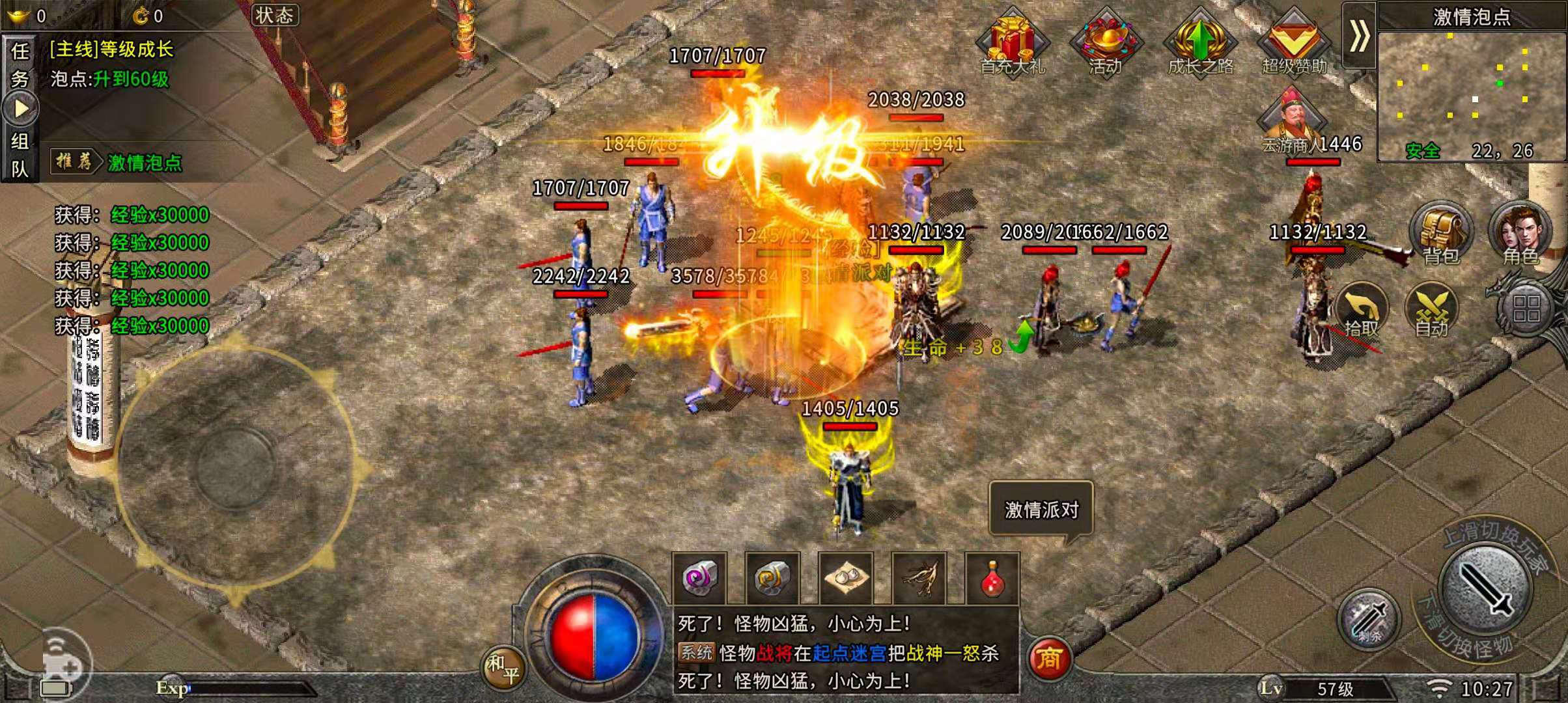The image size is (1568, 703).
Task: Open the 状态 status panel
Action: coord(275,16)
